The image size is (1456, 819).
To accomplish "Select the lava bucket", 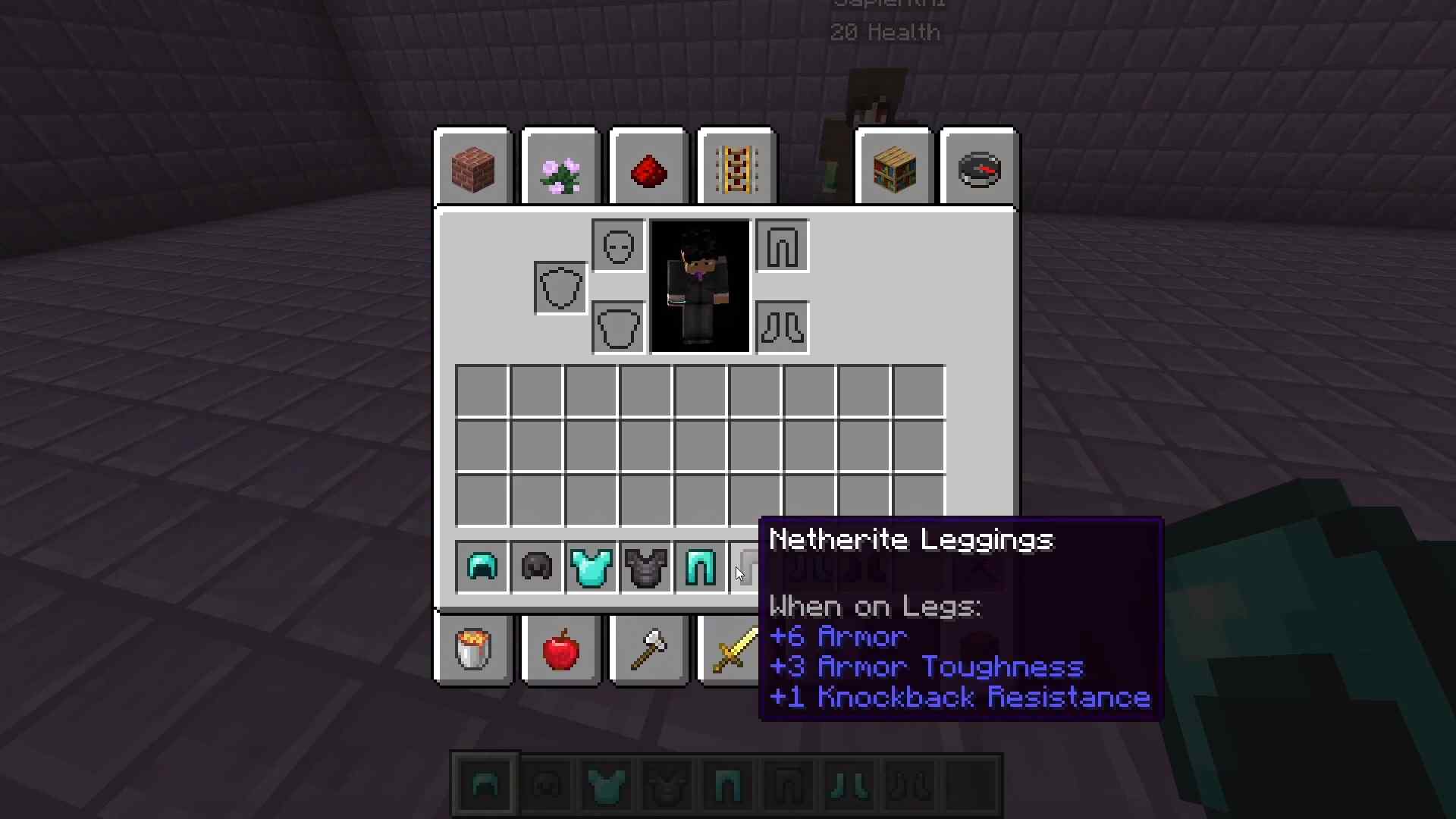I will click(472, 651).
